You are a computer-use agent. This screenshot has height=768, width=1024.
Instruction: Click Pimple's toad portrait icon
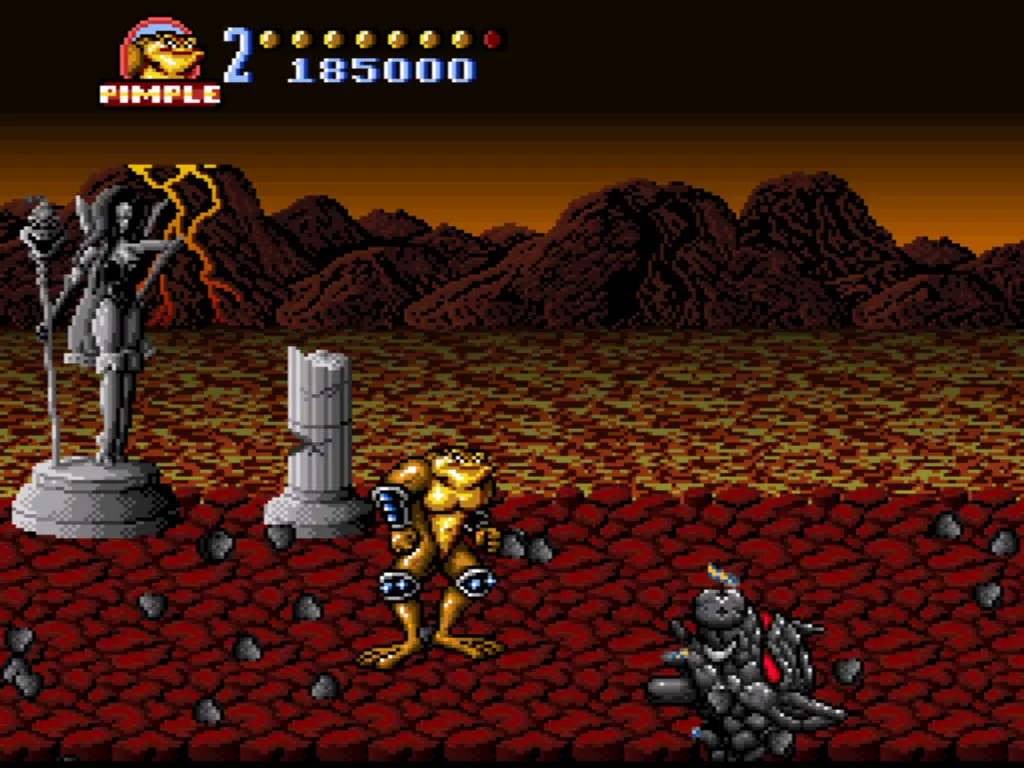[160, 52]
